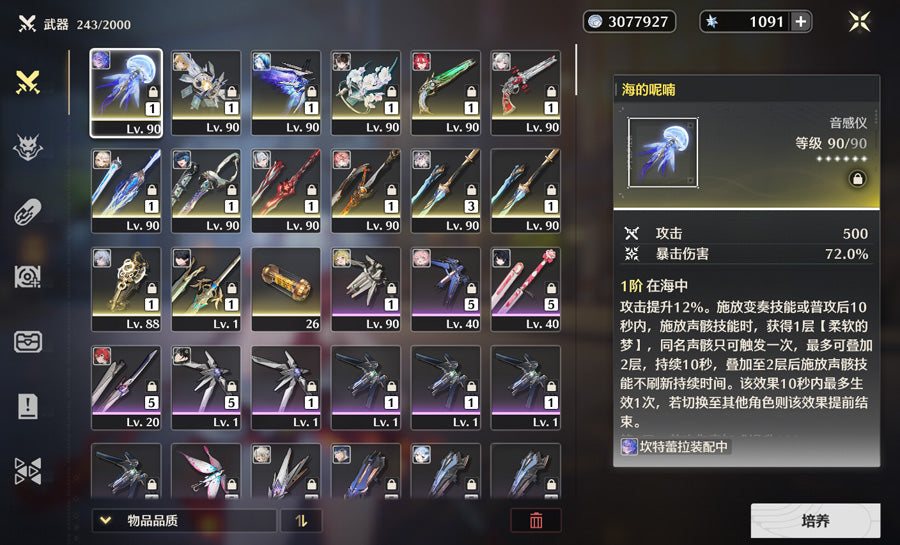Select the Lv. 20 sword slot
The image size is (900, 545).
[126, 387]
